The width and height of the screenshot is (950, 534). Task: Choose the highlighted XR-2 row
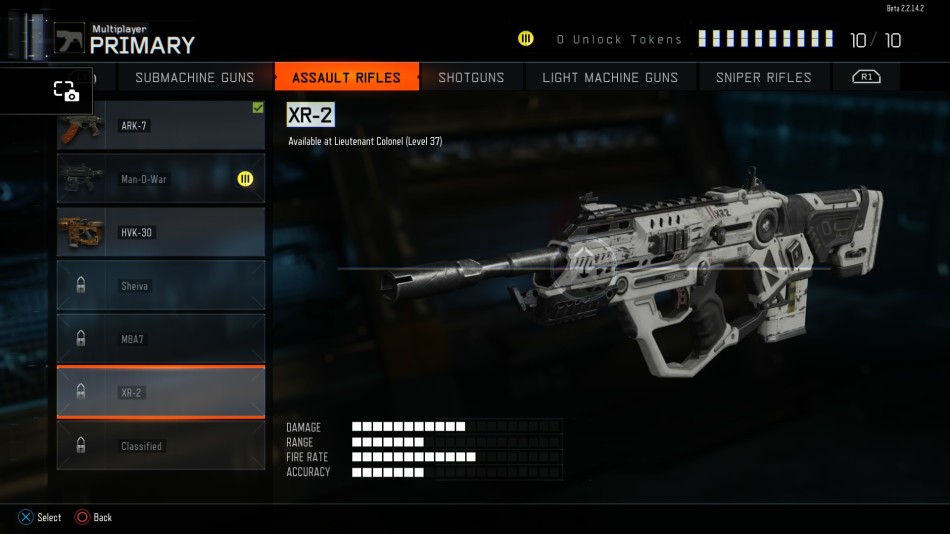coord(161,393)
